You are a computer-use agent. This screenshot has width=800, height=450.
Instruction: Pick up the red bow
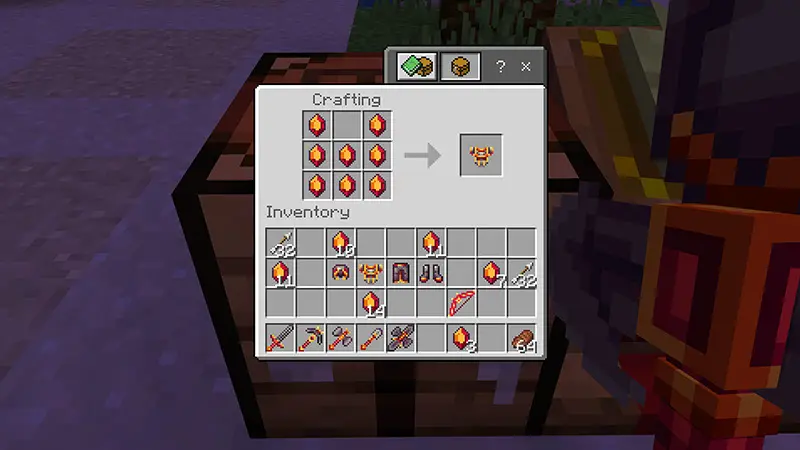click(461, 301)
